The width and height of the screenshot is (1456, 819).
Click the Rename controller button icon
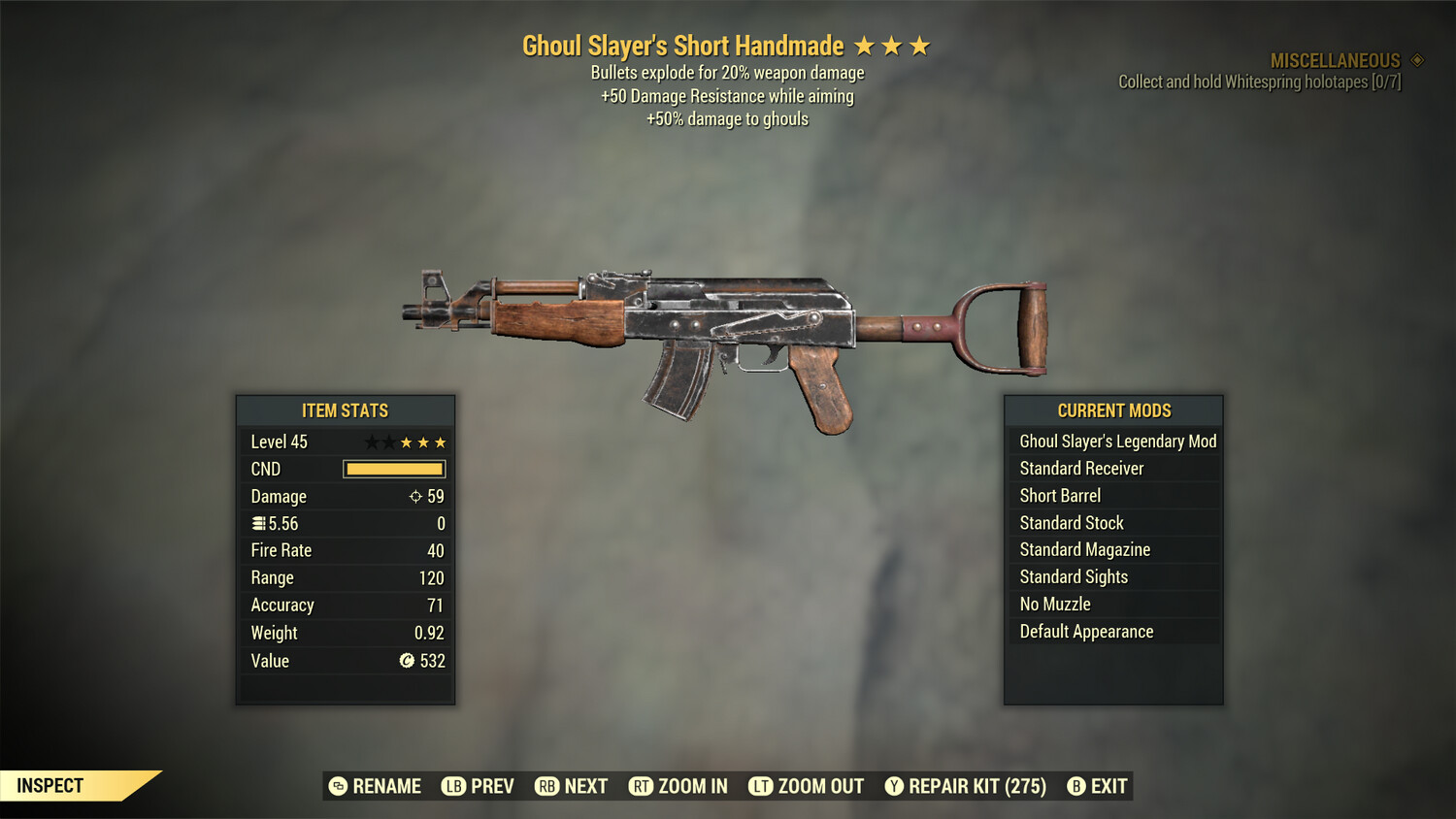click(x=338, y=786)
